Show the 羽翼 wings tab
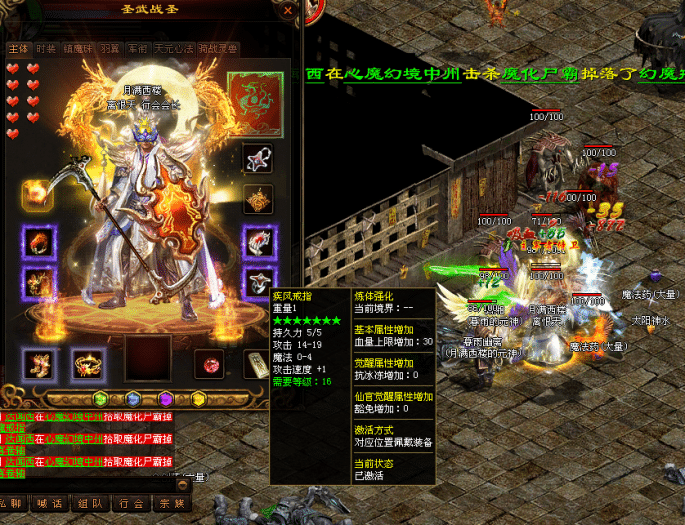Image resolution: width=685 pixels, height=525 pixels. point(110,48)
